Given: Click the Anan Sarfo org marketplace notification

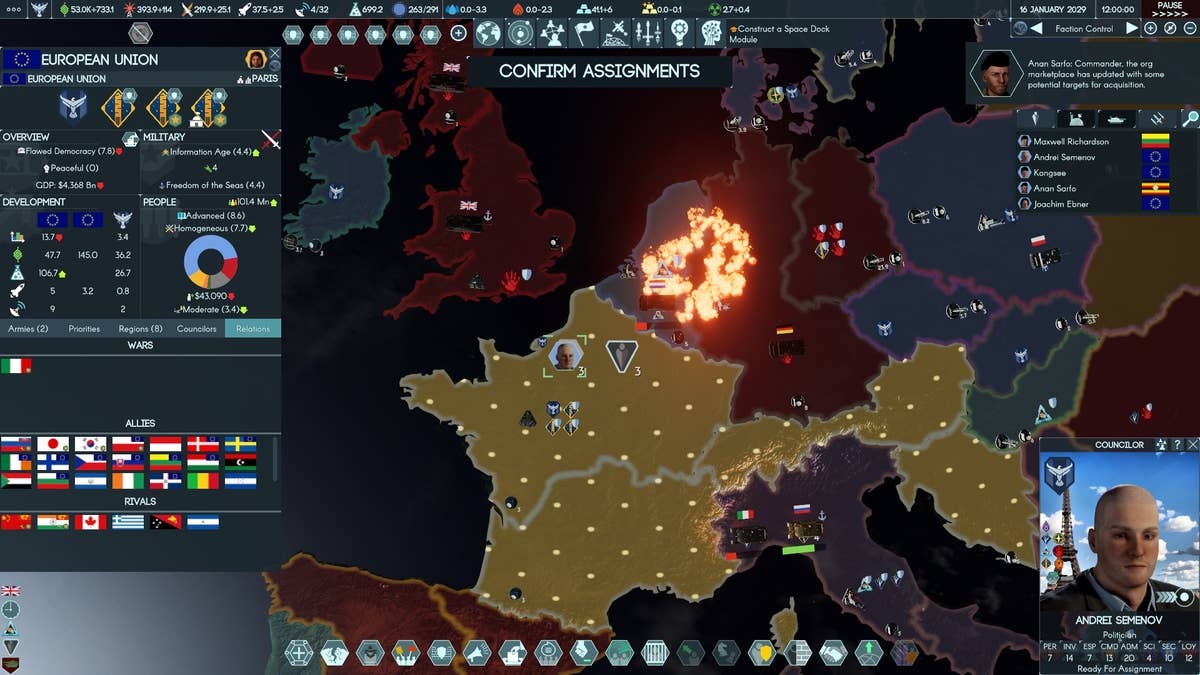Looking at the screenshot, I should 1082,74.
